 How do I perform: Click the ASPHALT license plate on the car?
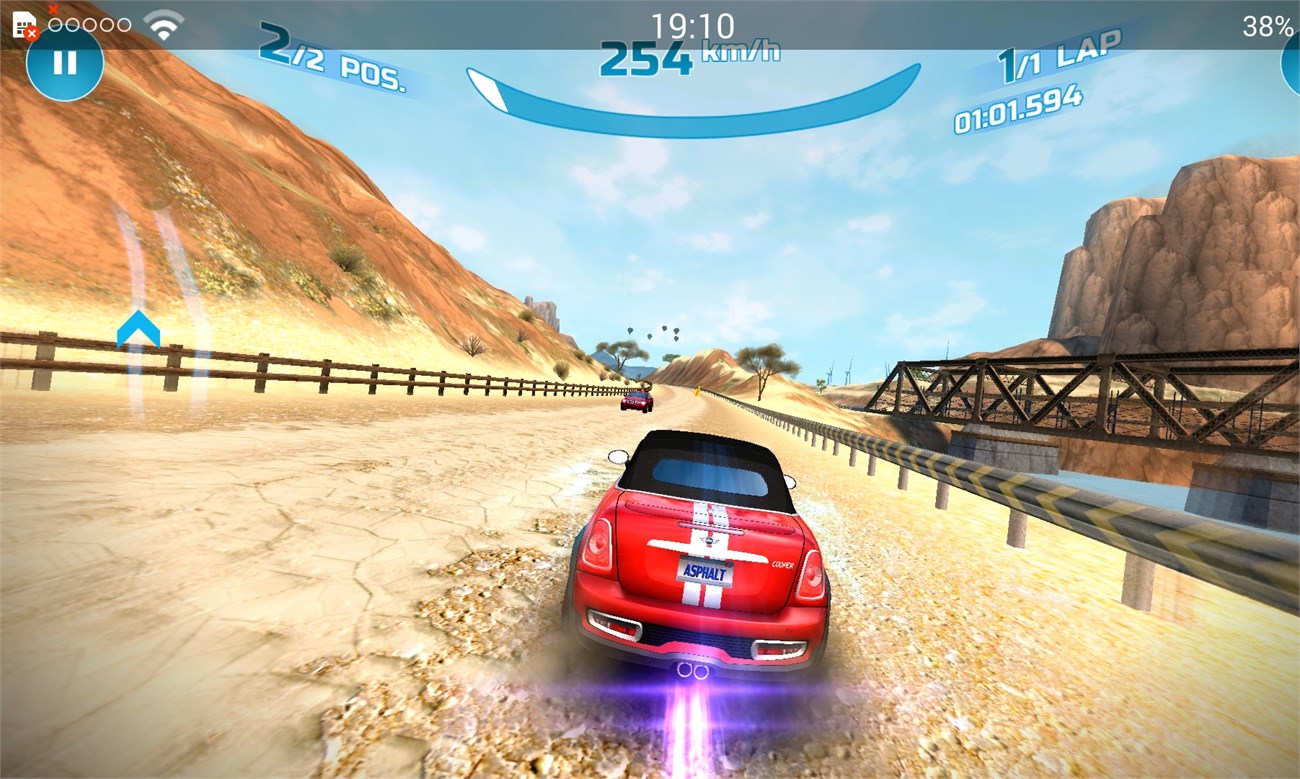(x=706, y=570)
